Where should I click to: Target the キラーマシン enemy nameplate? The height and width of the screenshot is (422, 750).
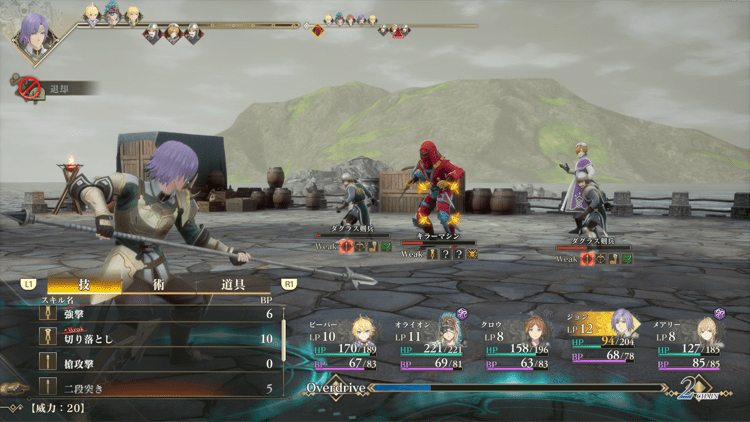(437, 233)
